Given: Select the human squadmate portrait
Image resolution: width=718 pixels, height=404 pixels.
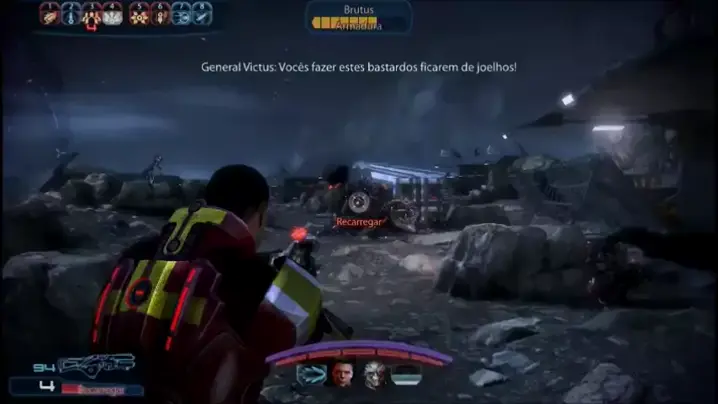Looking at the screenshot, I should (341, 377).
